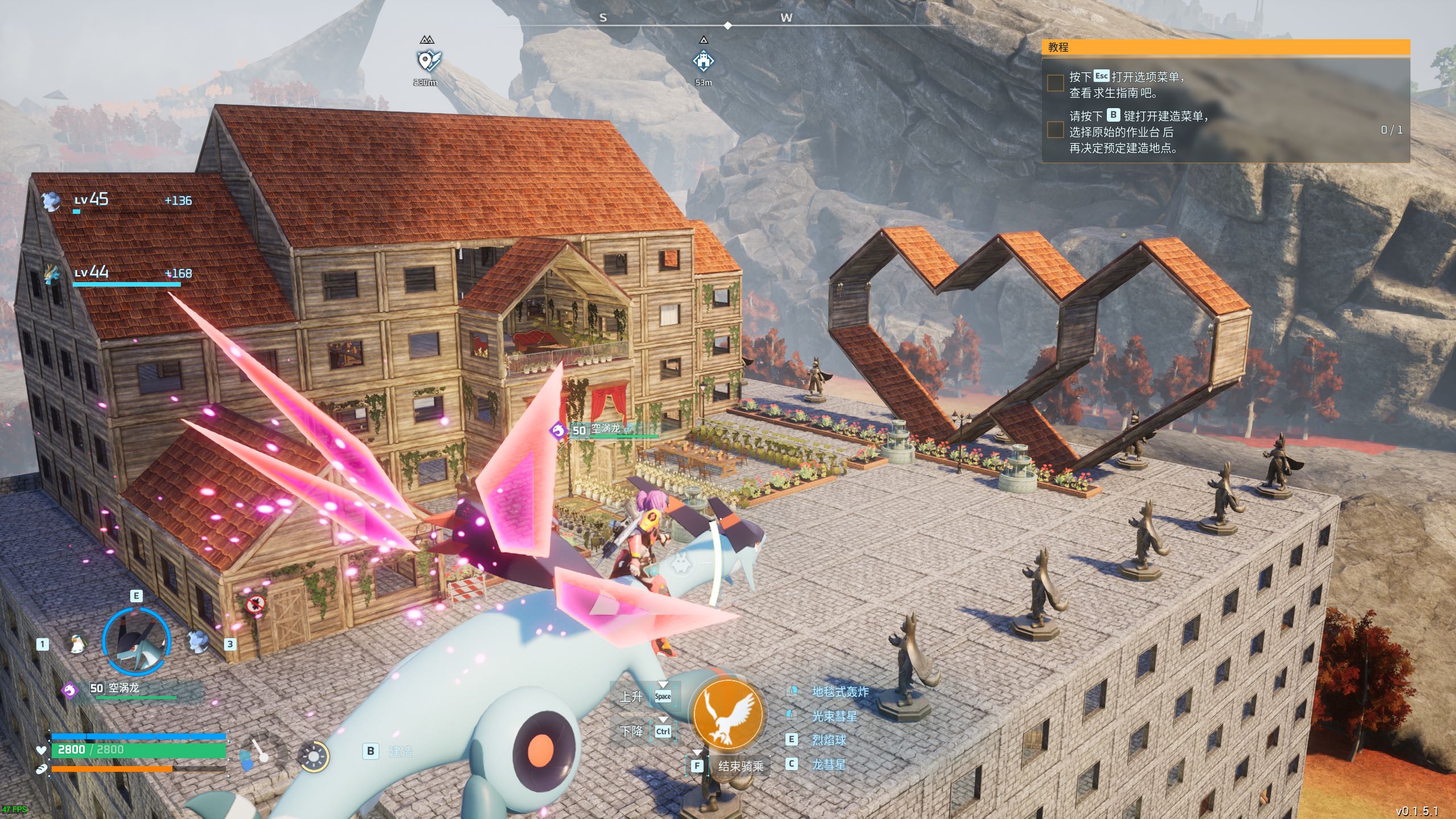Tick the Esc survival guide tutorial checkbox

tap(1056, 83)
